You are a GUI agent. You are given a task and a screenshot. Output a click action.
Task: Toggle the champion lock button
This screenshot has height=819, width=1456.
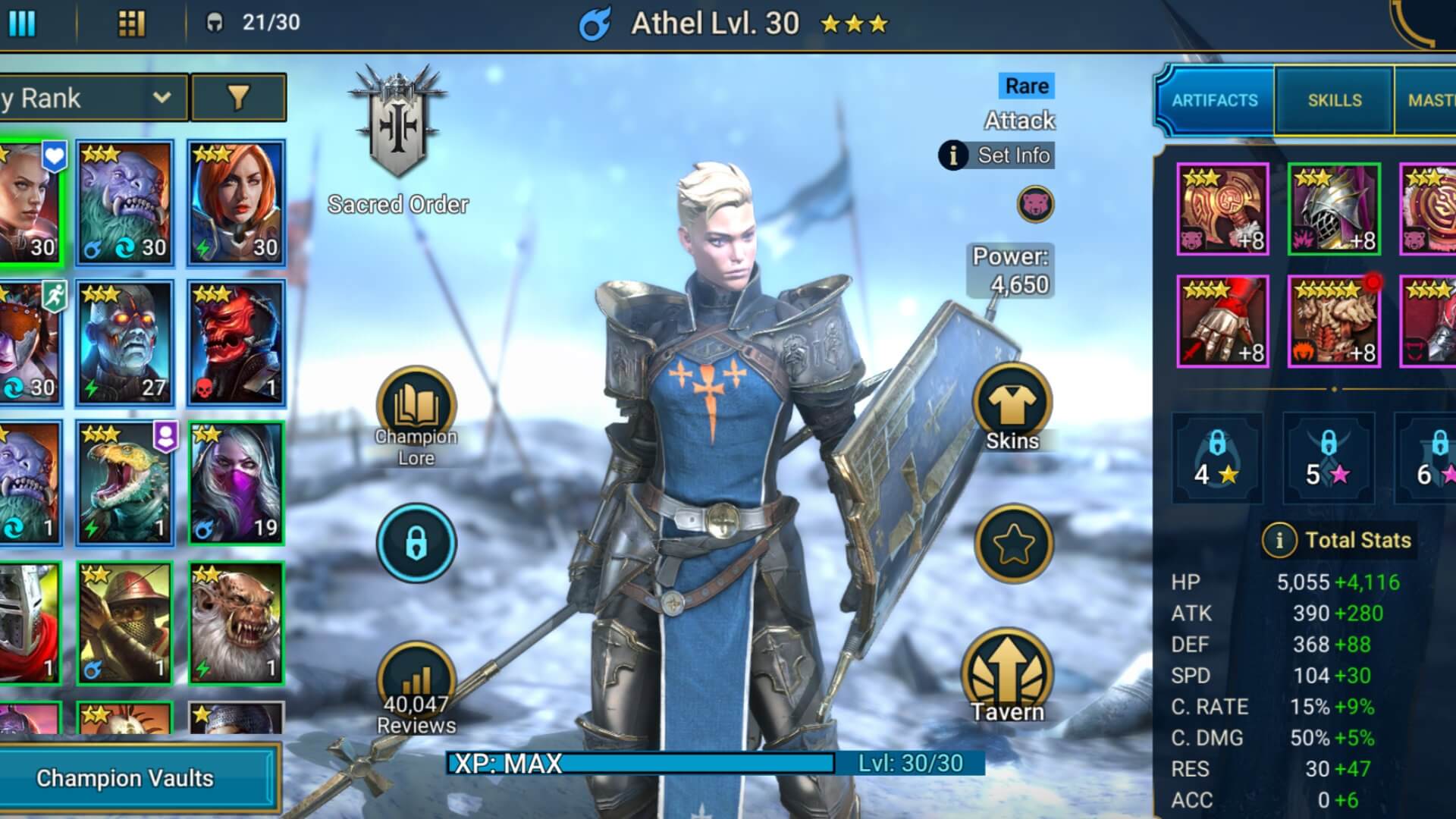(416, 543)
